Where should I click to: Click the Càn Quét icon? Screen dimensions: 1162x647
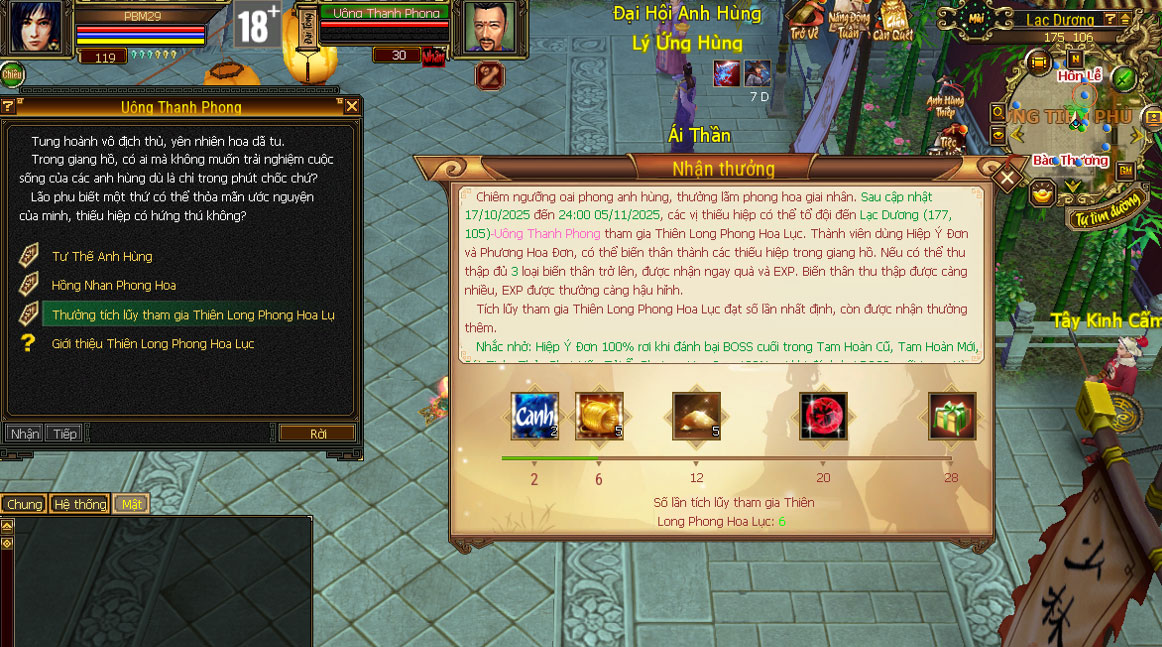[x=893, y=20]
